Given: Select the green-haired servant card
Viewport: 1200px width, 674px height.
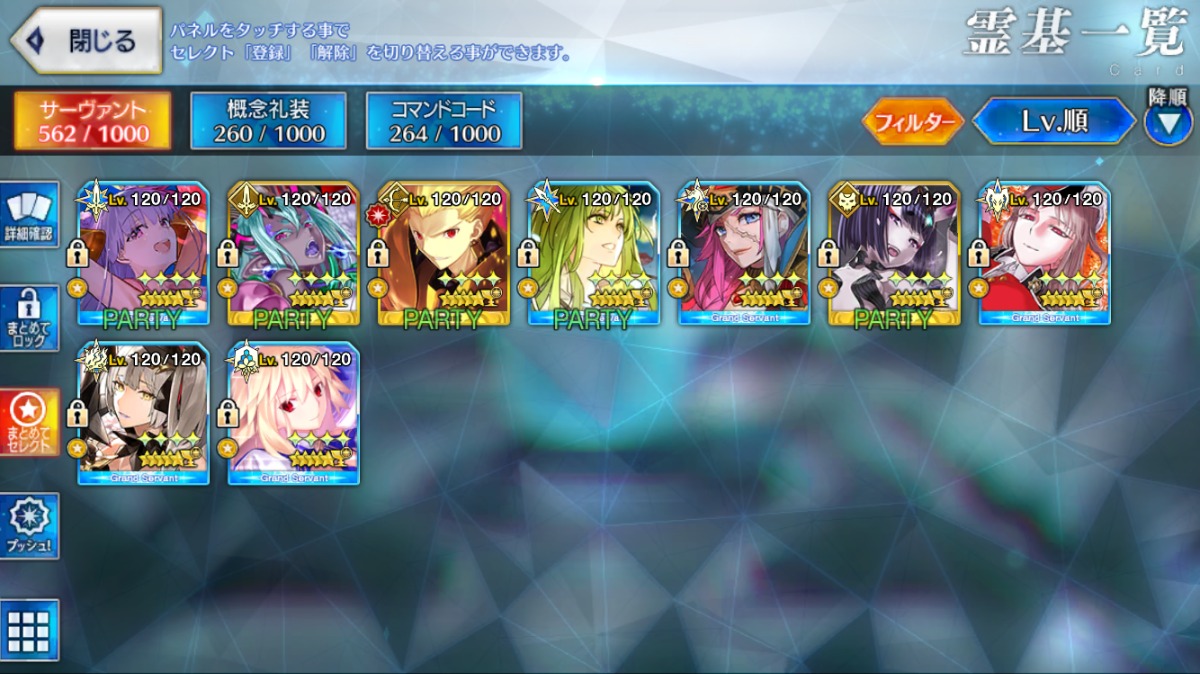Looking at the screenshot, I should tap(594, 255).
